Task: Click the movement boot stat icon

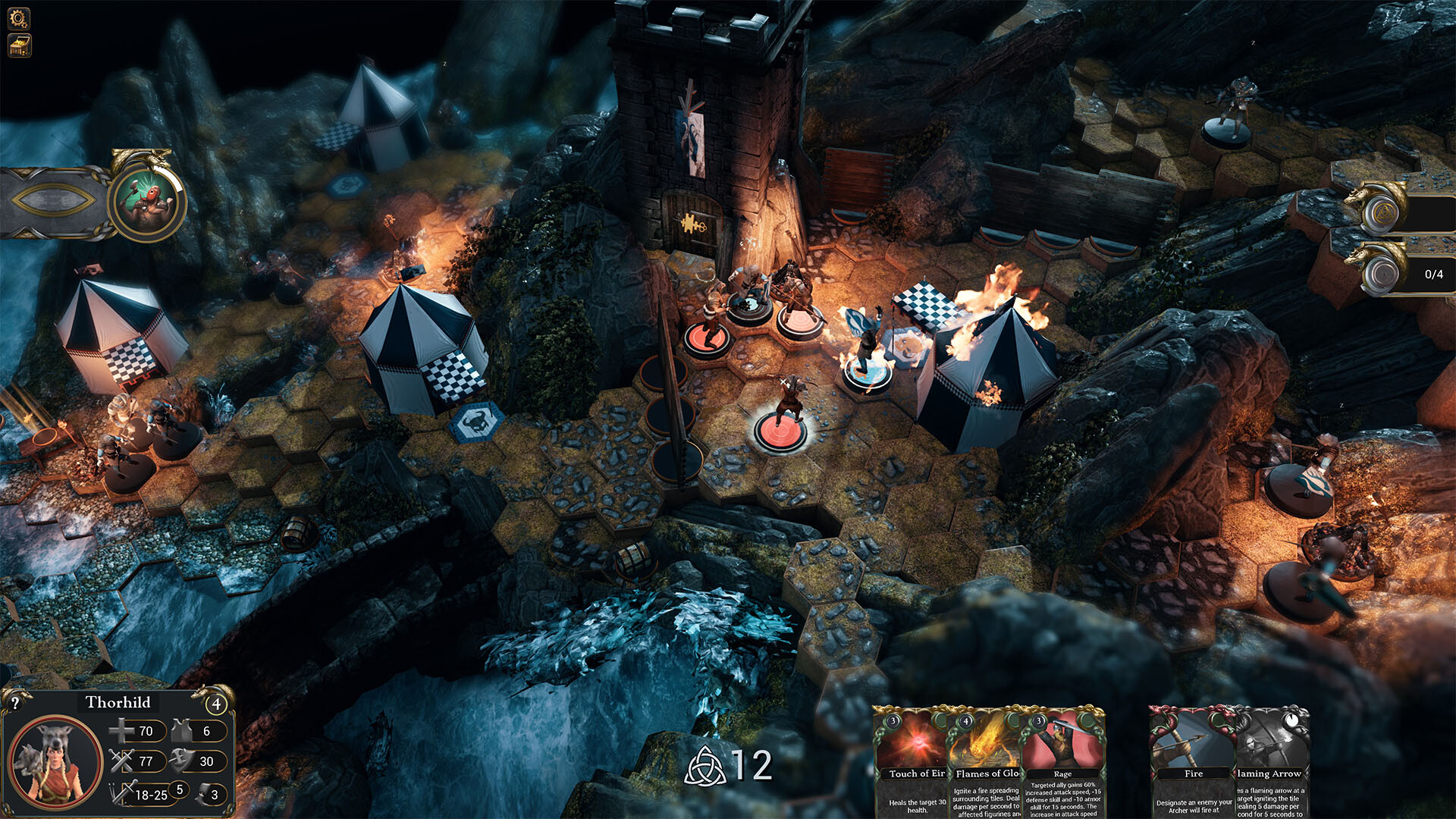Action: click(x=206, y=793)
